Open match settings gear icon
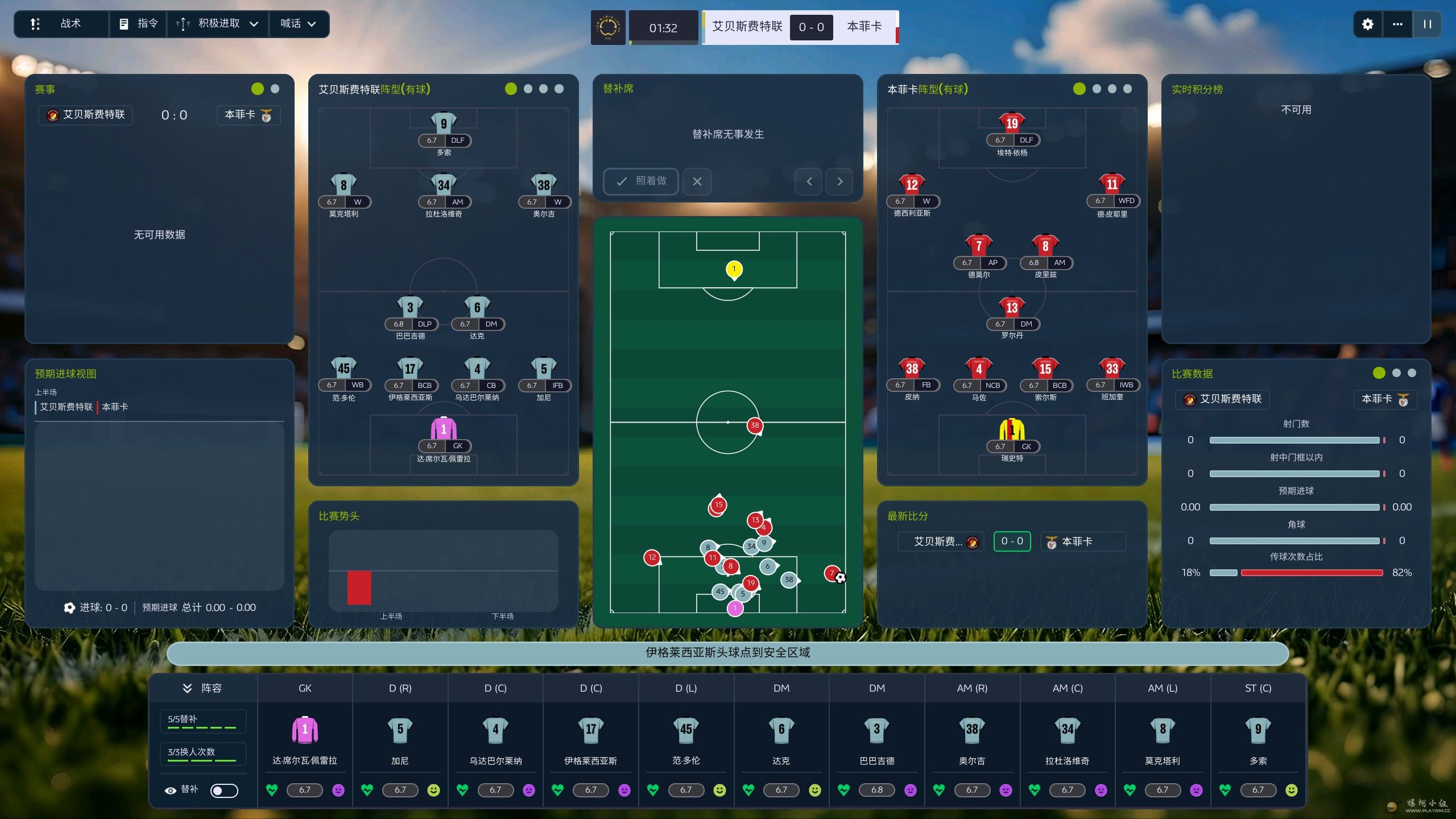 pos(1367,24)
